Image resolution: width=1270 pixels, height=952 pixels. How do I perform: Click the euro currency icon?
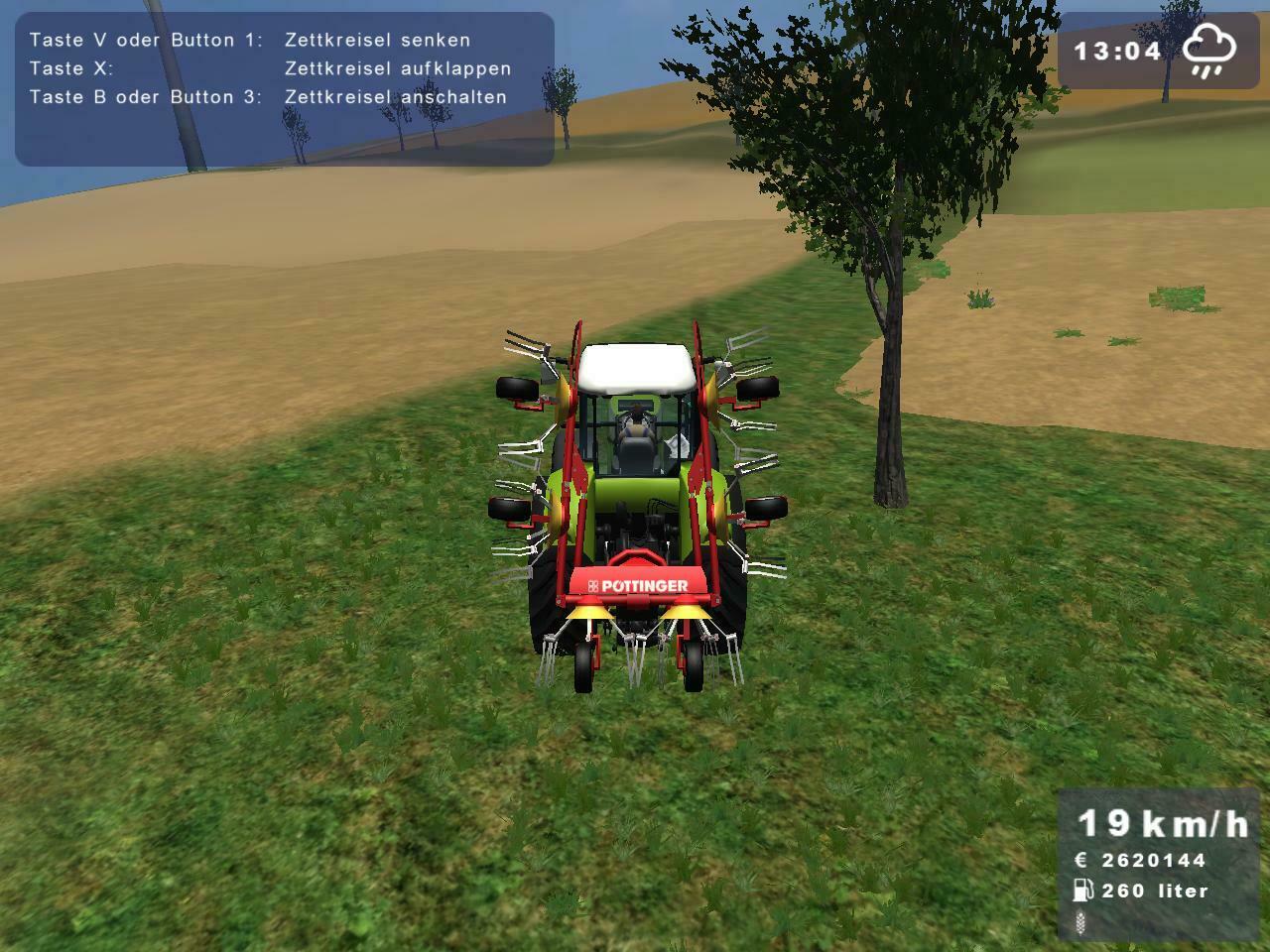(1081, 861)
